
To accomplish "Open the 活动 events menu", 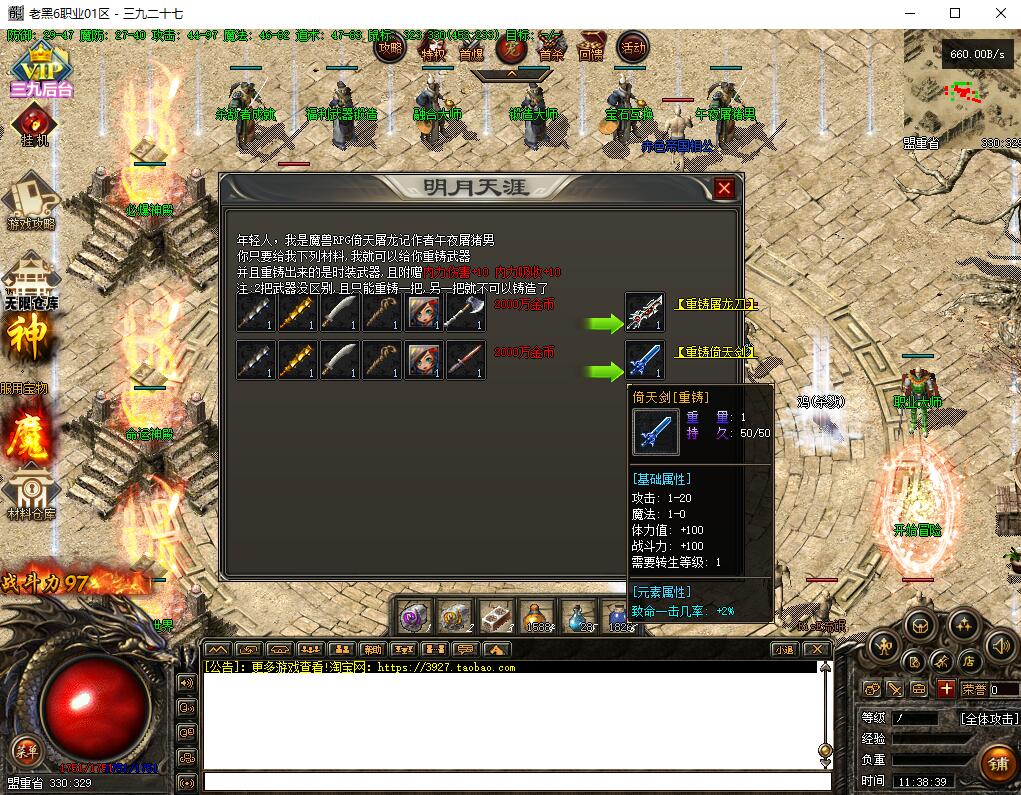I will point(633,46).
